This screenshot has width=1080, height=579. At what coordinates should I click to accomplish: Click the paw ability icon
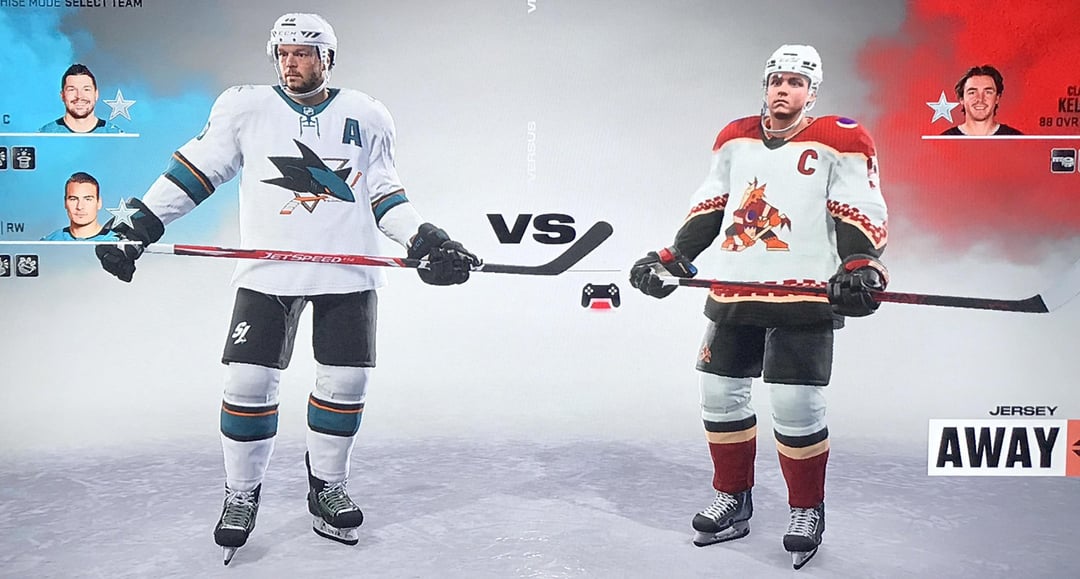click(x=26, y=265)
